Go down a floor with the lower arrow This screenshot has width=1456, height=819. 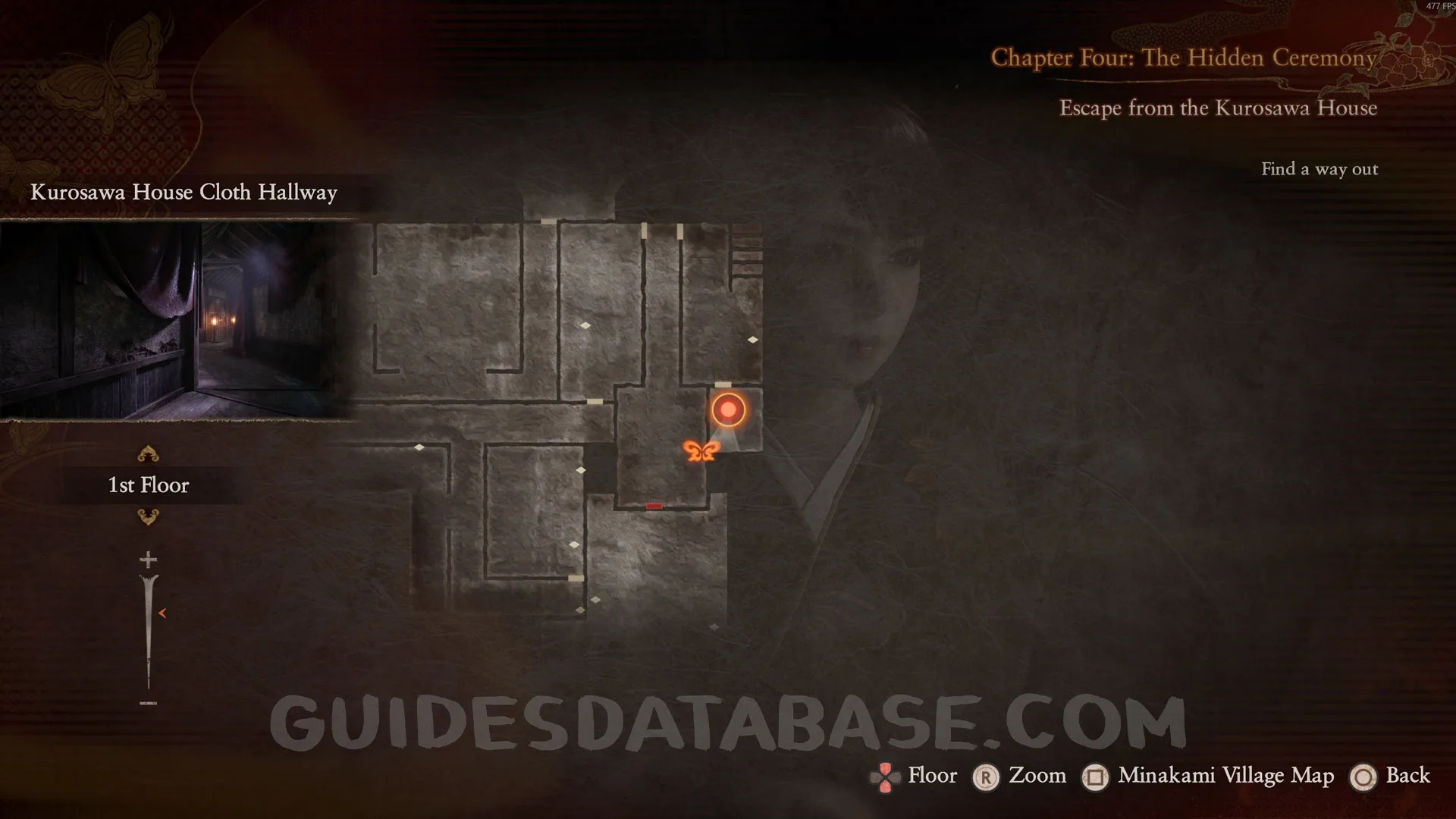pyautogui.click(x=148, y=517)
